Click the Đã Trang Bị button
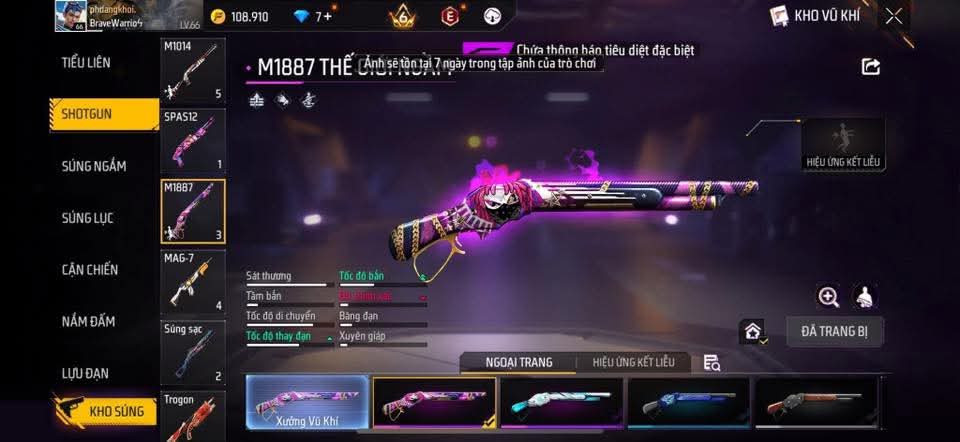960x442 pixels. [x=834, y=331]
